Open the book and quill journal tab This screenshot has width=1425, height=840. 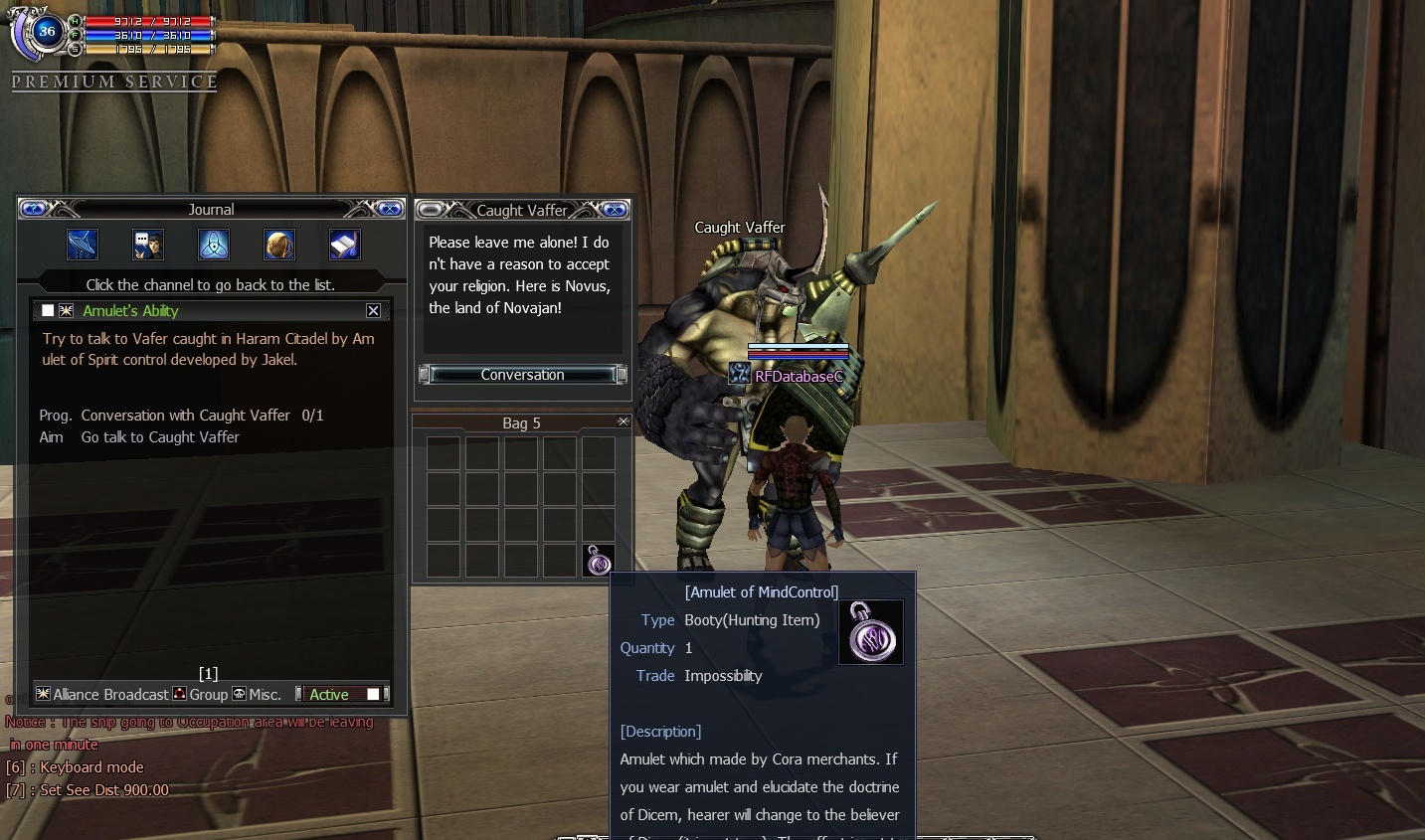pyautogui.click(x=344, y=245)
